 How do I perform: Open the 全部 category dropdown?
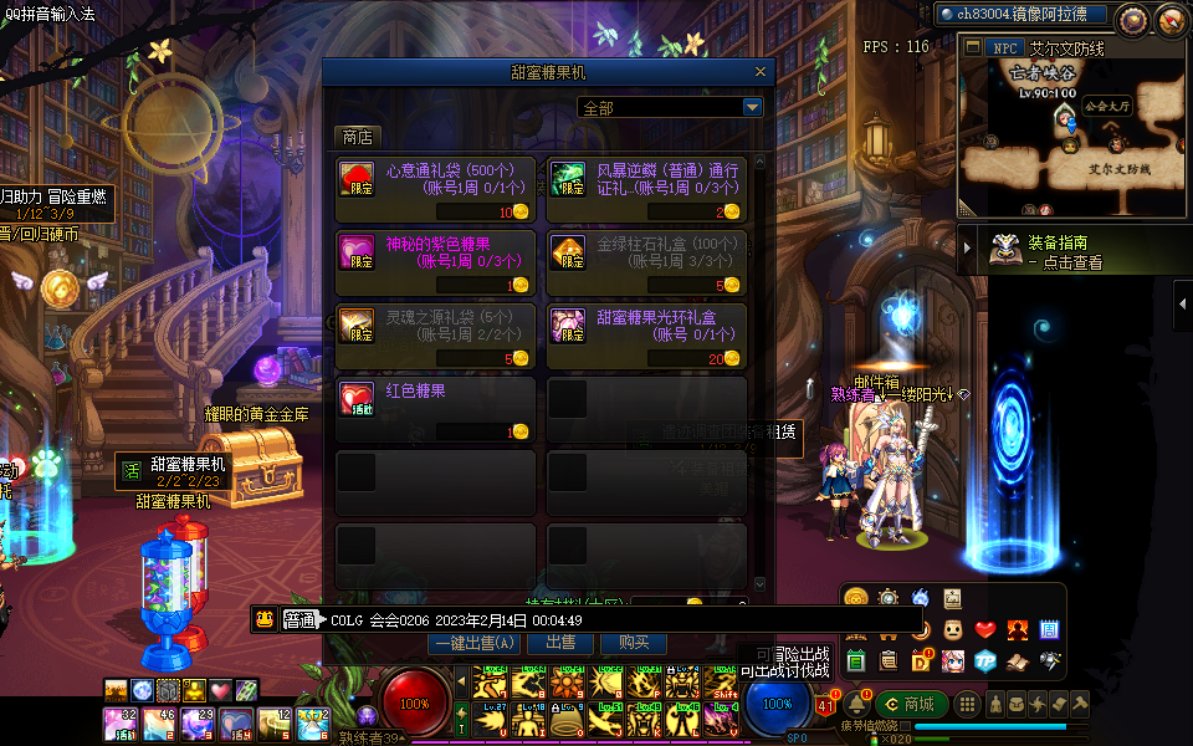pyautogui.click(x=752, y=108)
